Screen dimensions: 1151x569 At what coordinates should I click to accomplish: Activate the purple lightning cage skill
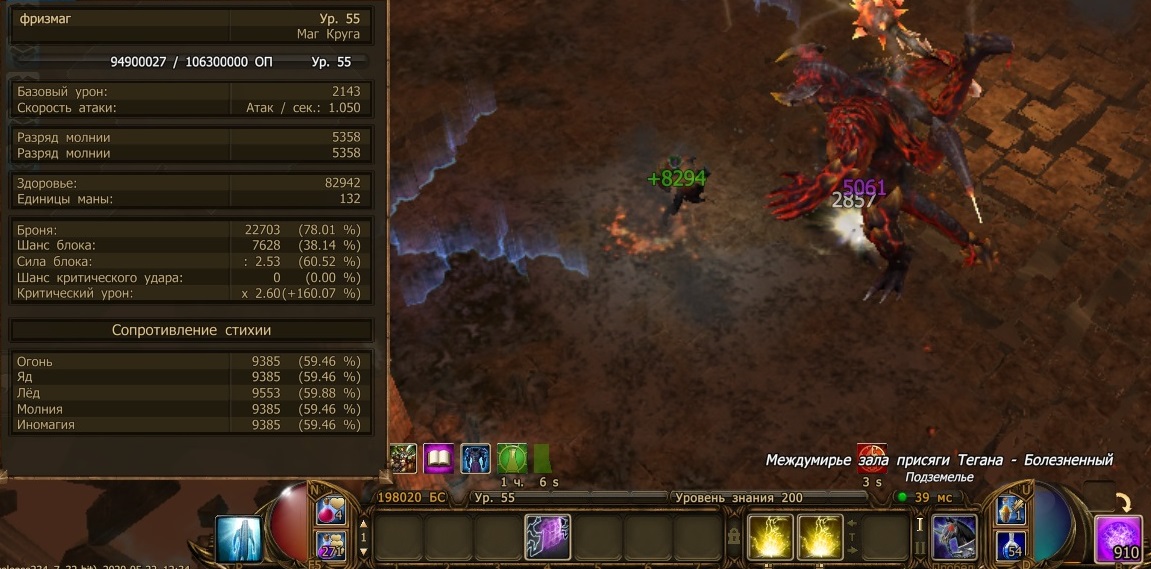547,536
